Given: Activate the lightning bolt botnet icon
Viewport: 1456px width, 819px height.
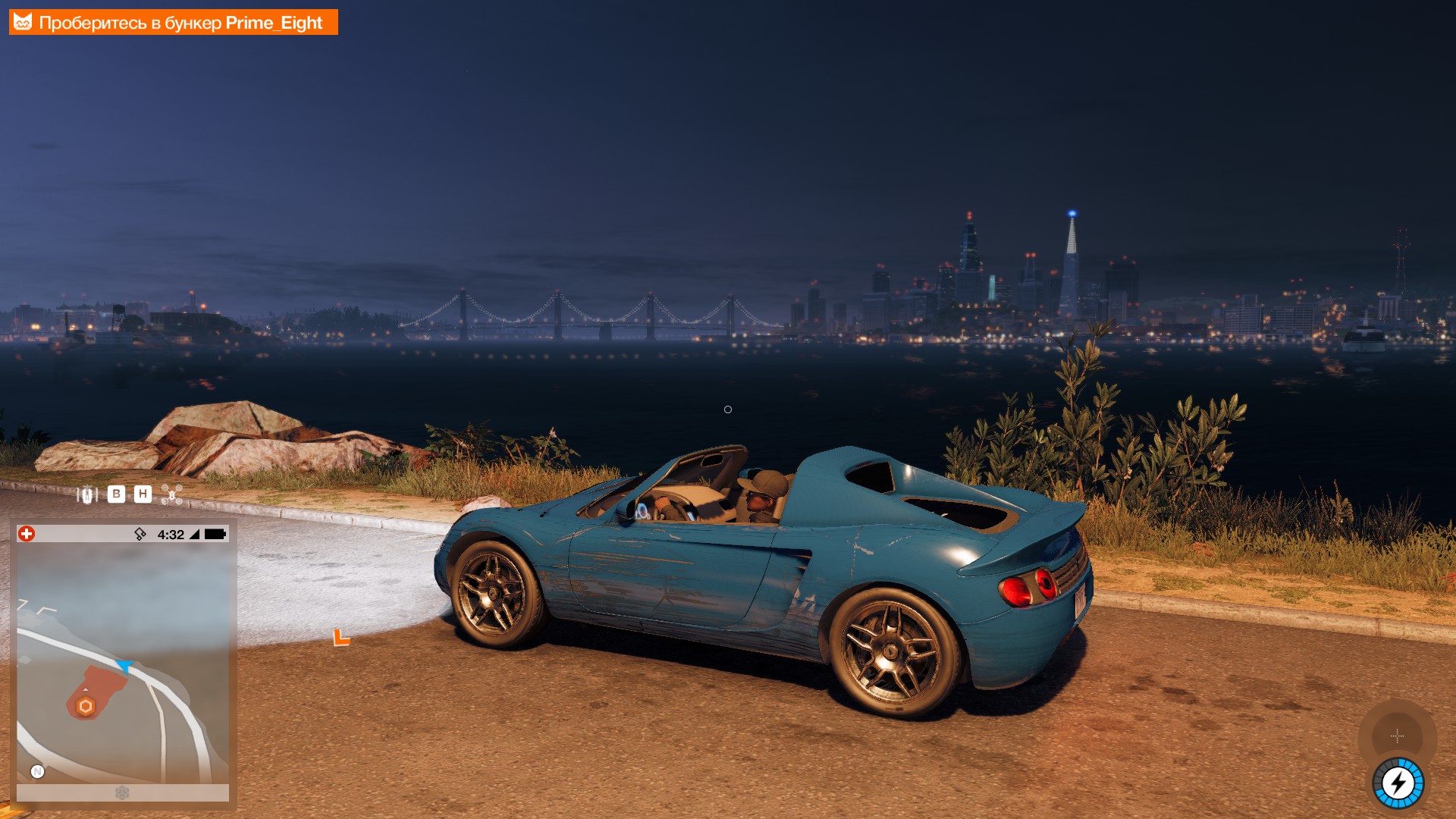Looking at the screenshot, I should pos(1398,783).
